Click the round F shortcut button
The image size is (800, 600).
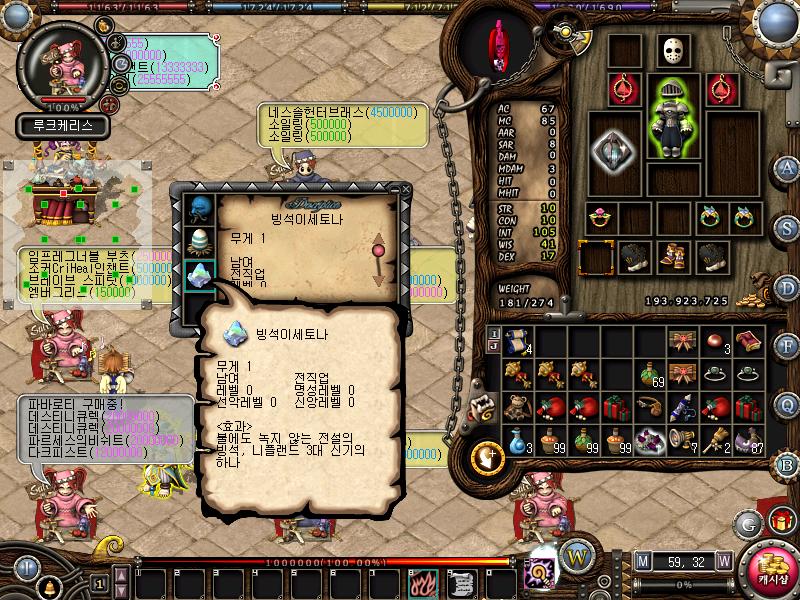(787, 347)
